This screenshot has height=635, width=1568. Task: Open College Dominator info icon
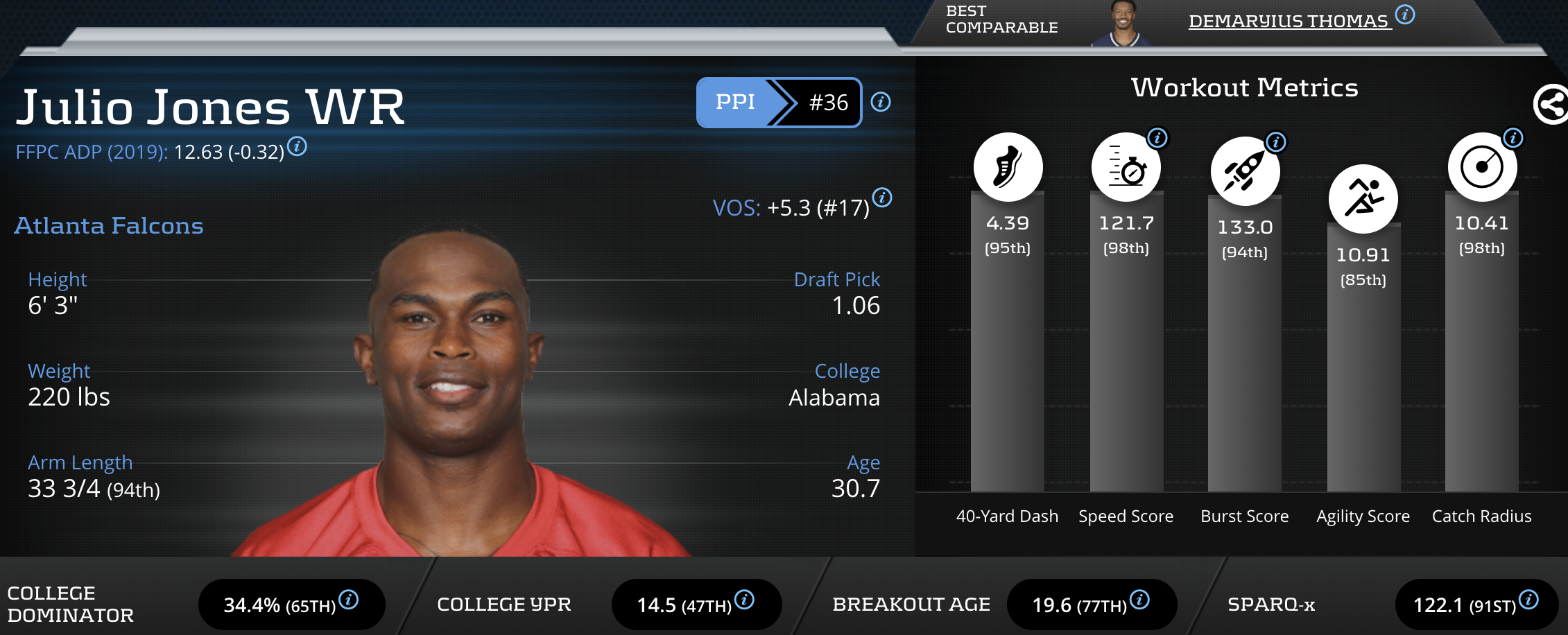point(349,600)
